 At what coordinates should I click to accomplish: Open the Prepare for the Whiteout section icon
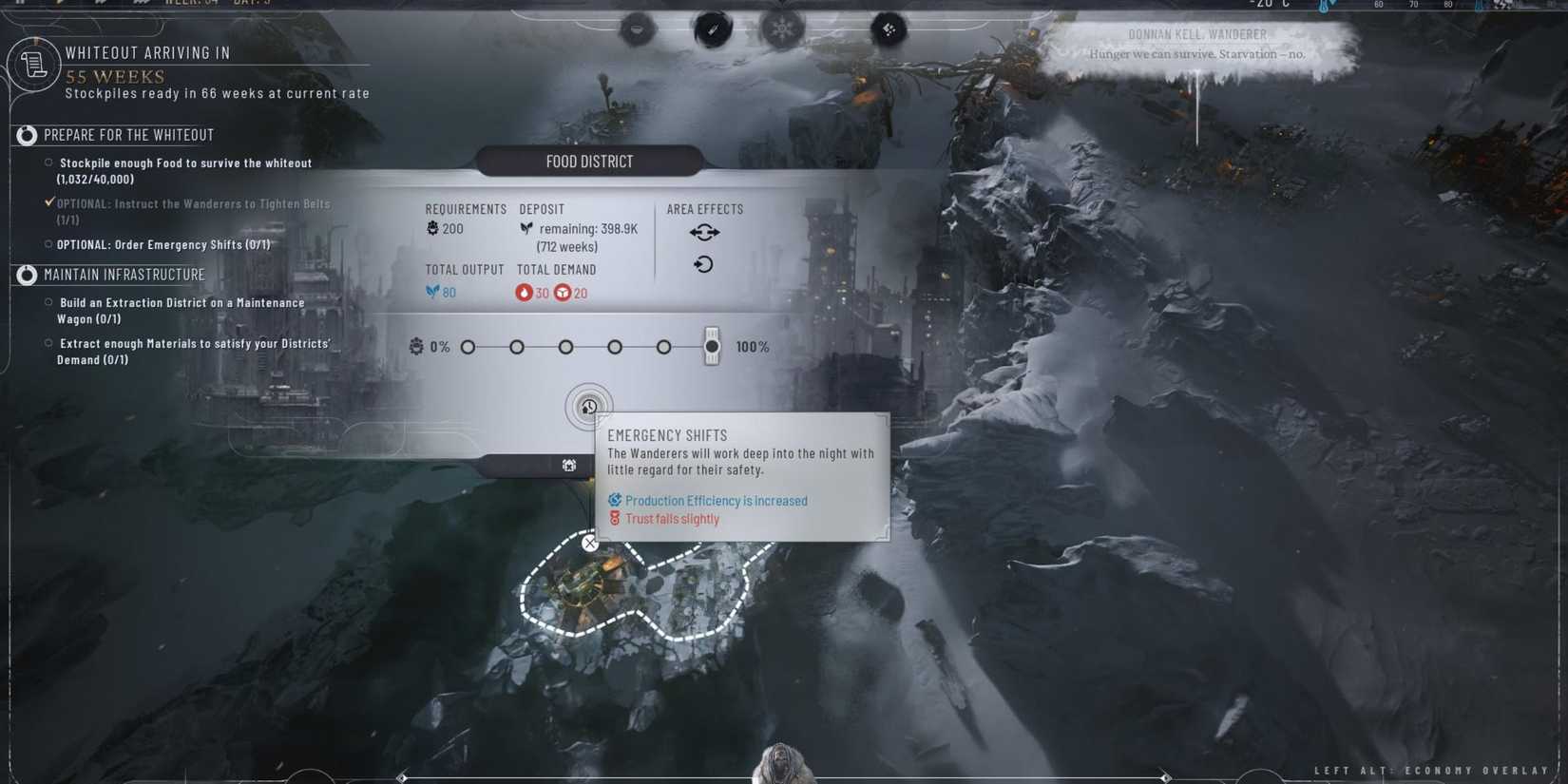[x=26, y=135]
